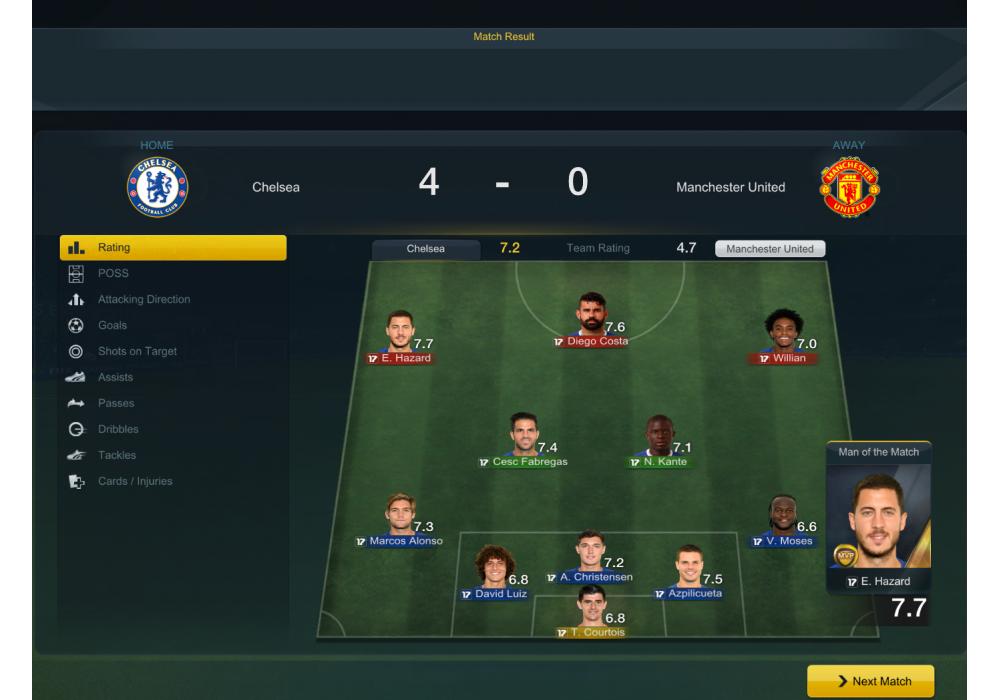Switch to Passes statistics
The height and width of the screenshot is (700, 1000).
(x=116, y=403)
